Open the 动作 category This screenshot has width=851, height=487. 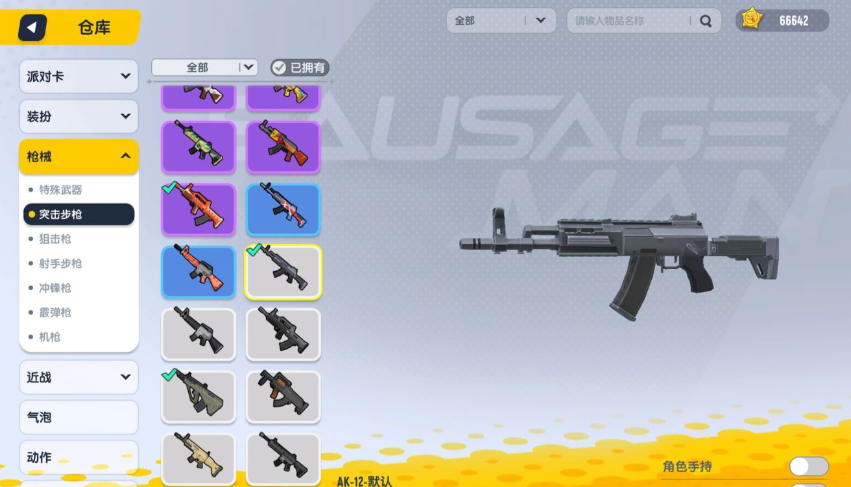click(78, 457)
